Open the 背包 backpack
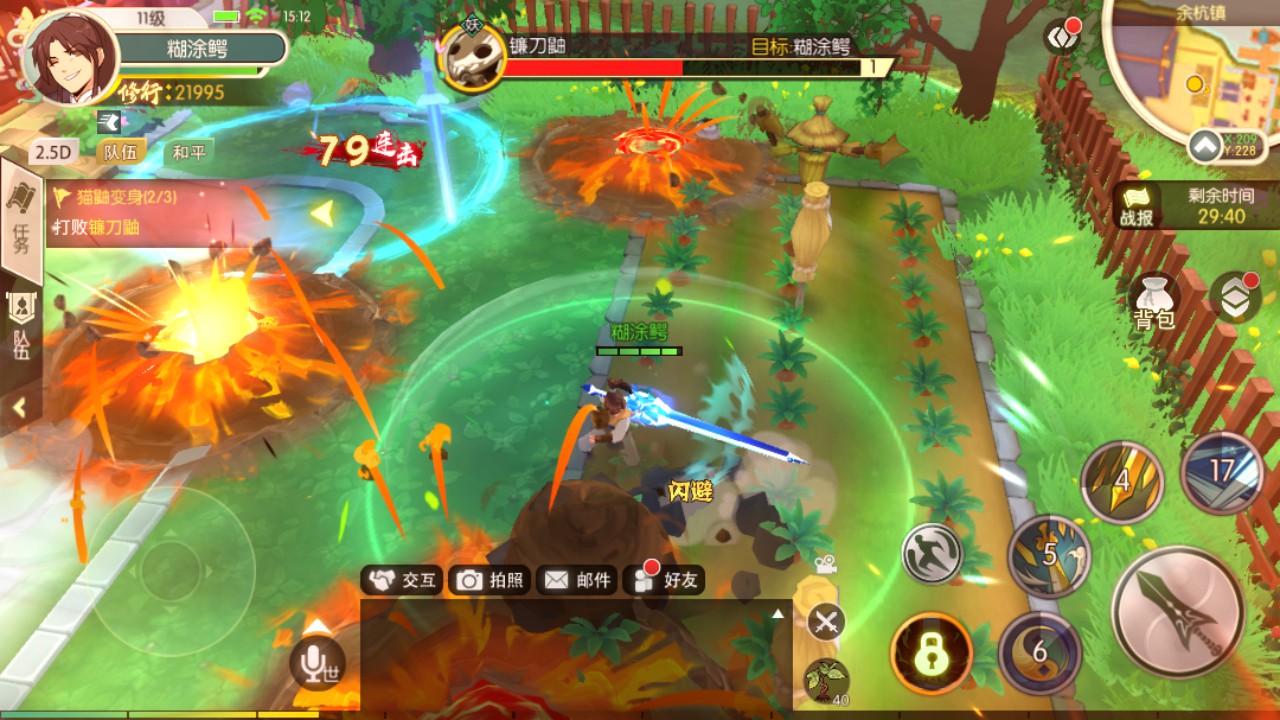The image size is (1280, 720). click(1153, 301)
